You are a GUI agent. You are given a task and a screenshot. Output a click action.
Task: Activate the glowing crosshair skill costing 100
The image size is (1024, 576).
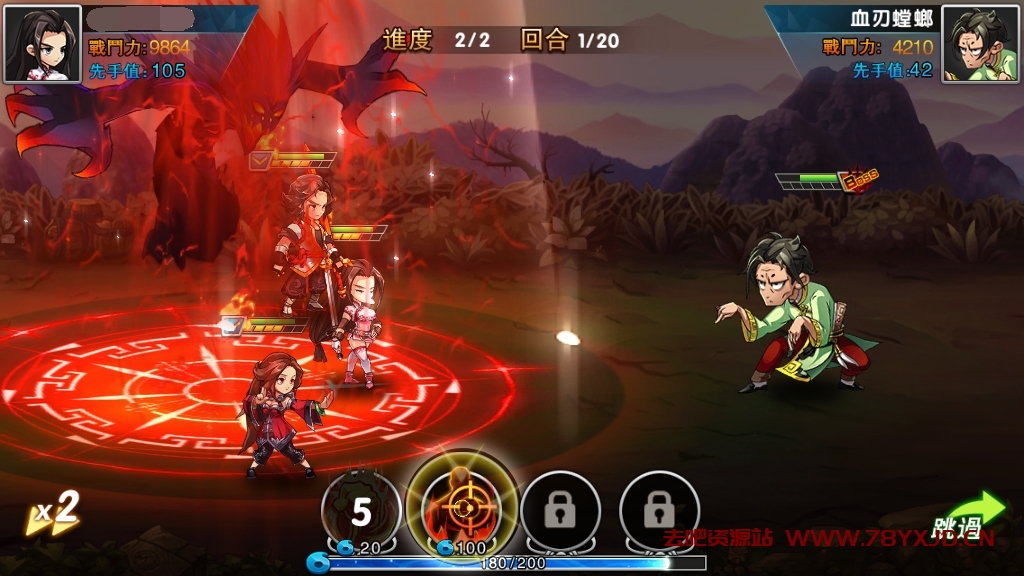click(x=462, y=507)
